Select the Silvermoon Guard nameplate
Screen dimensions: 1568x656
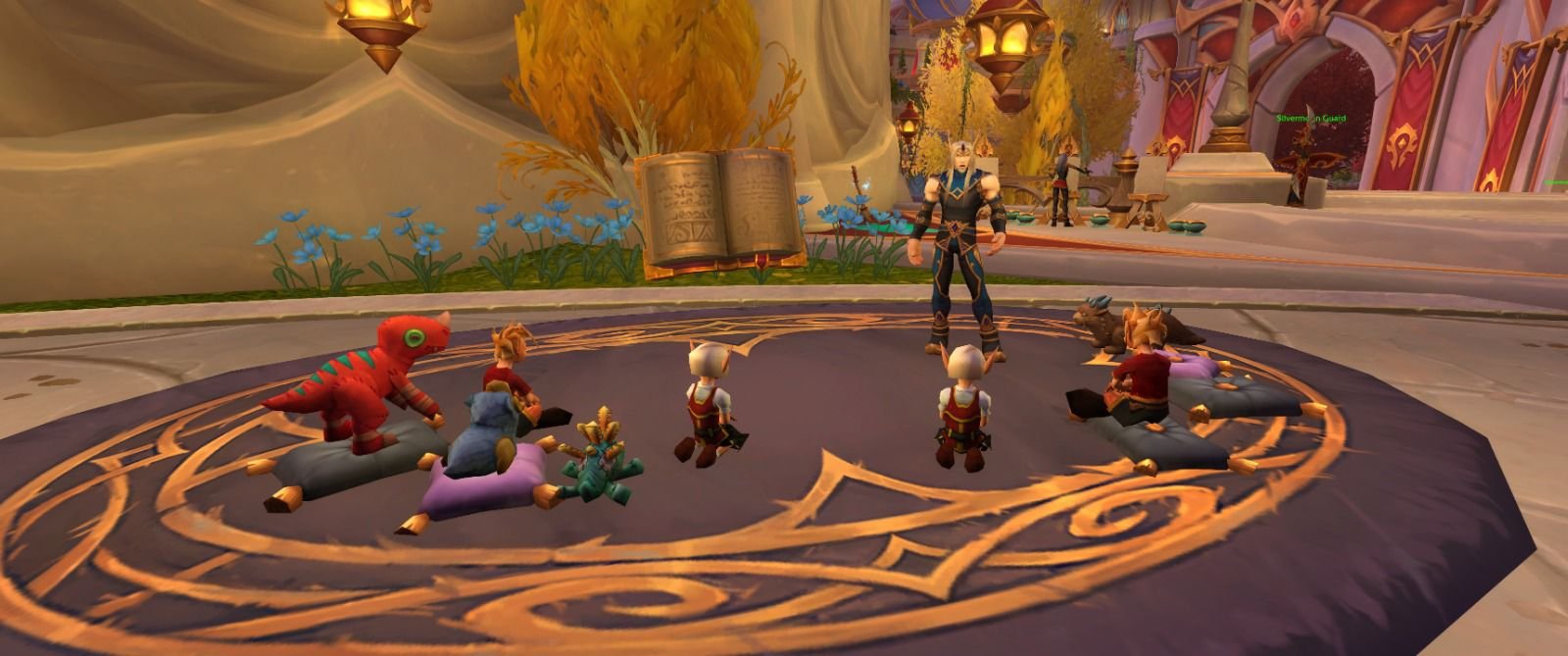click(x=1310, y=119)
